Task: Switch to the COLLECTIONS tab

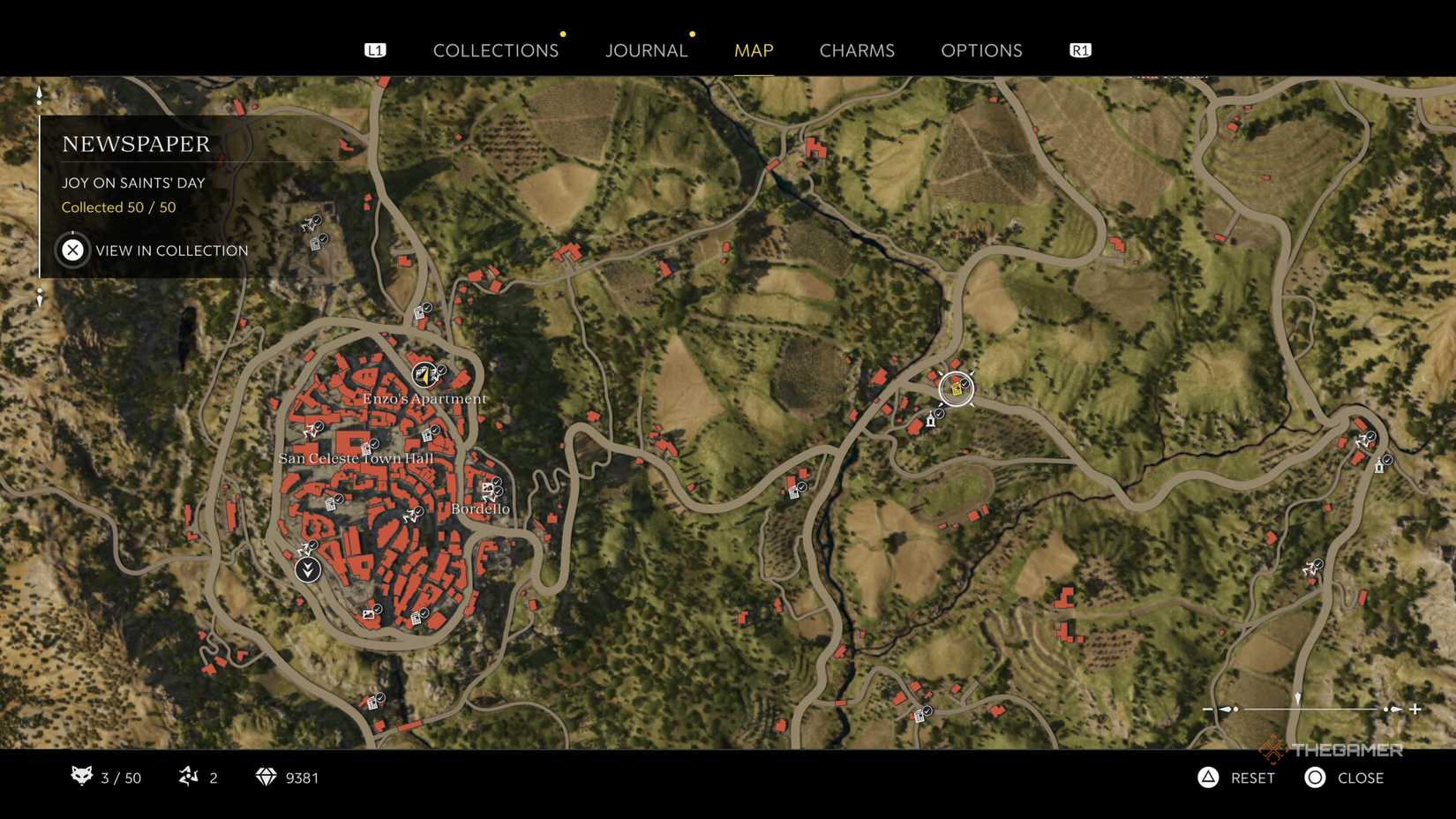Action: [496, 50]
